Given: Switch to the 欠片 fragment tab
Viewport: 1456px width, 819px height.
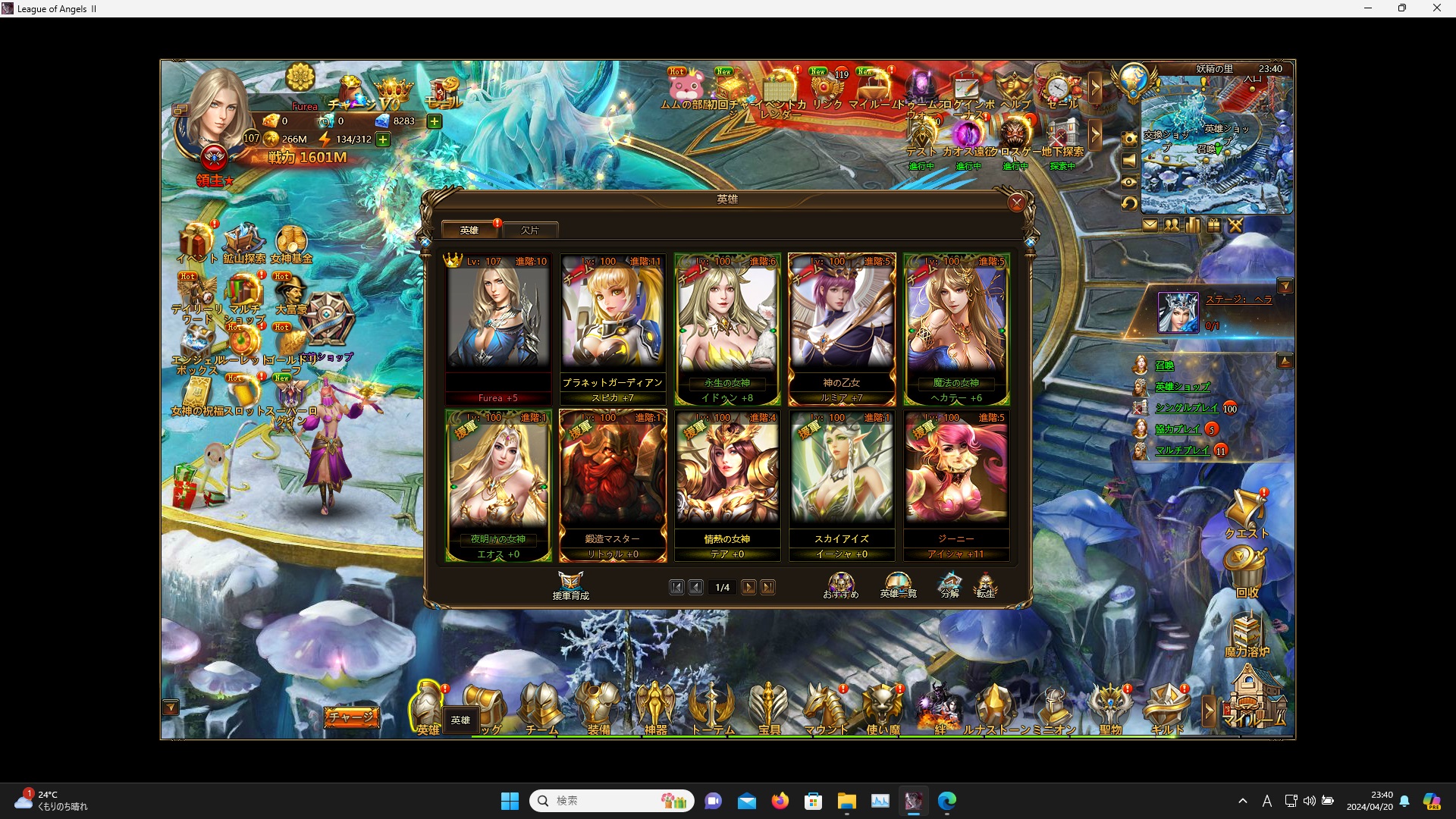Looking at the screenshot, I should tap(530, 230).
